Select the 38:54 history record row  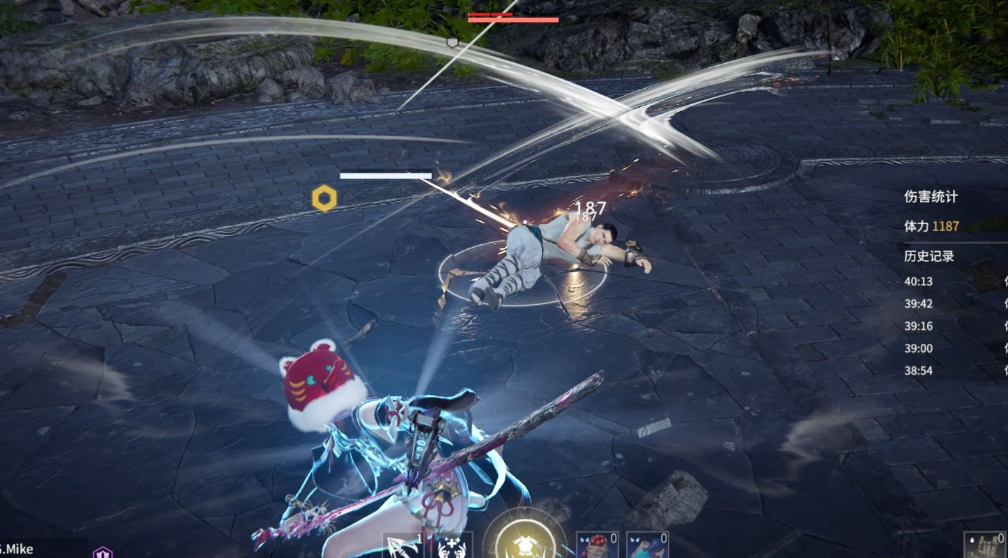919,370
